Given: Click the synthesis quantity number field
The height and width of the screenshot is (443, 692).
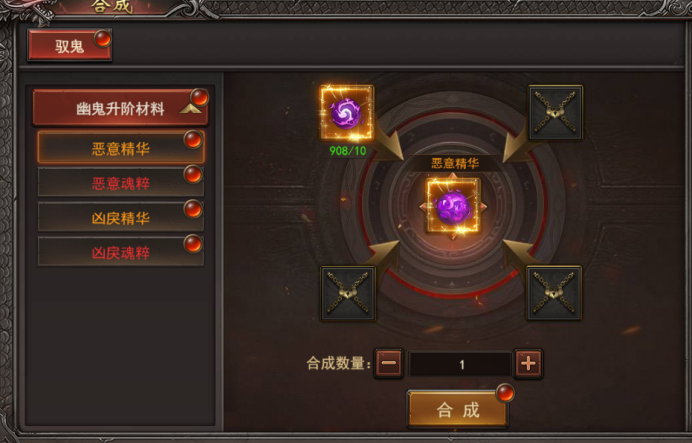Looking at the screenshot, I should pyautogui.click(x=461, y=365).
